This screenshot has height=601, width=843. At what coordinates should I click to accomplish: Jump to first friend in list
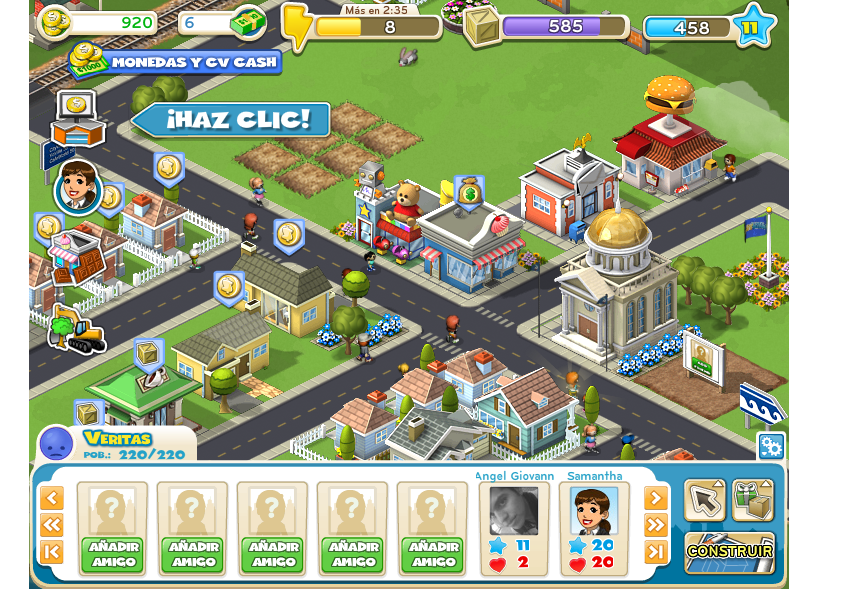52,552
